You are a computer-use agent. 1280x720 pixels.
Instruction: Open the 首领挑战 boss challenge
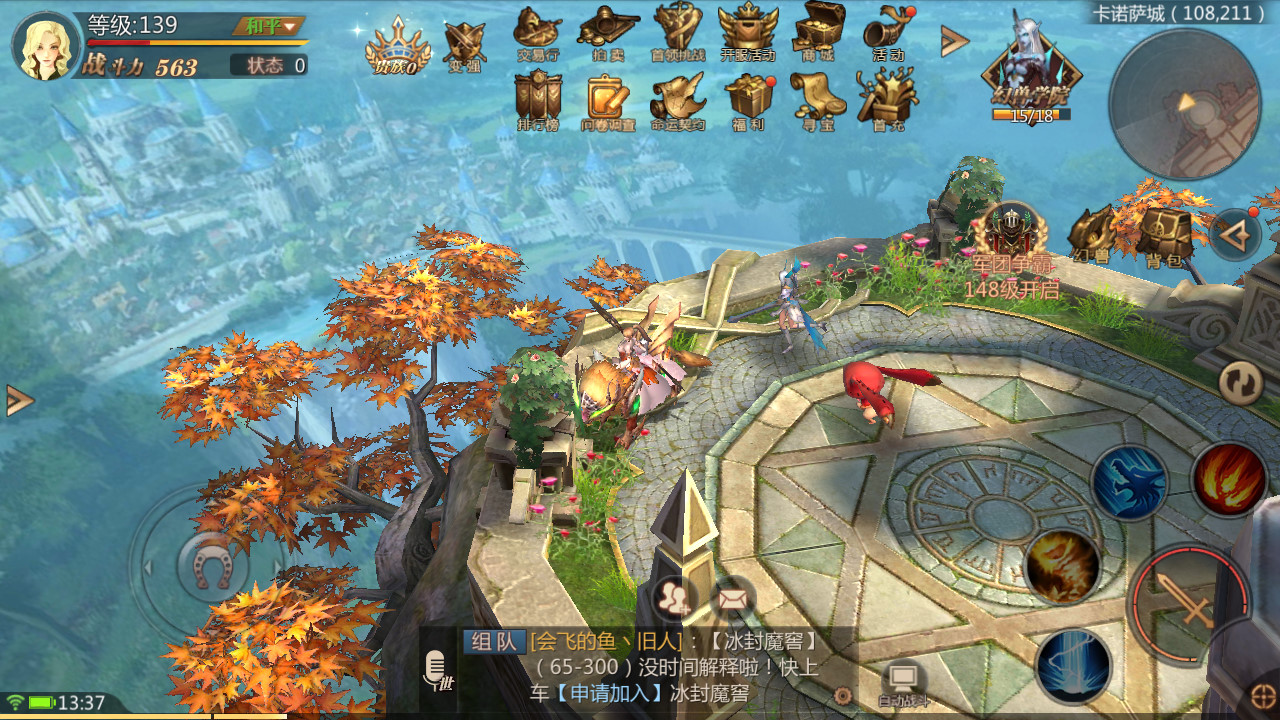point(678,32)
